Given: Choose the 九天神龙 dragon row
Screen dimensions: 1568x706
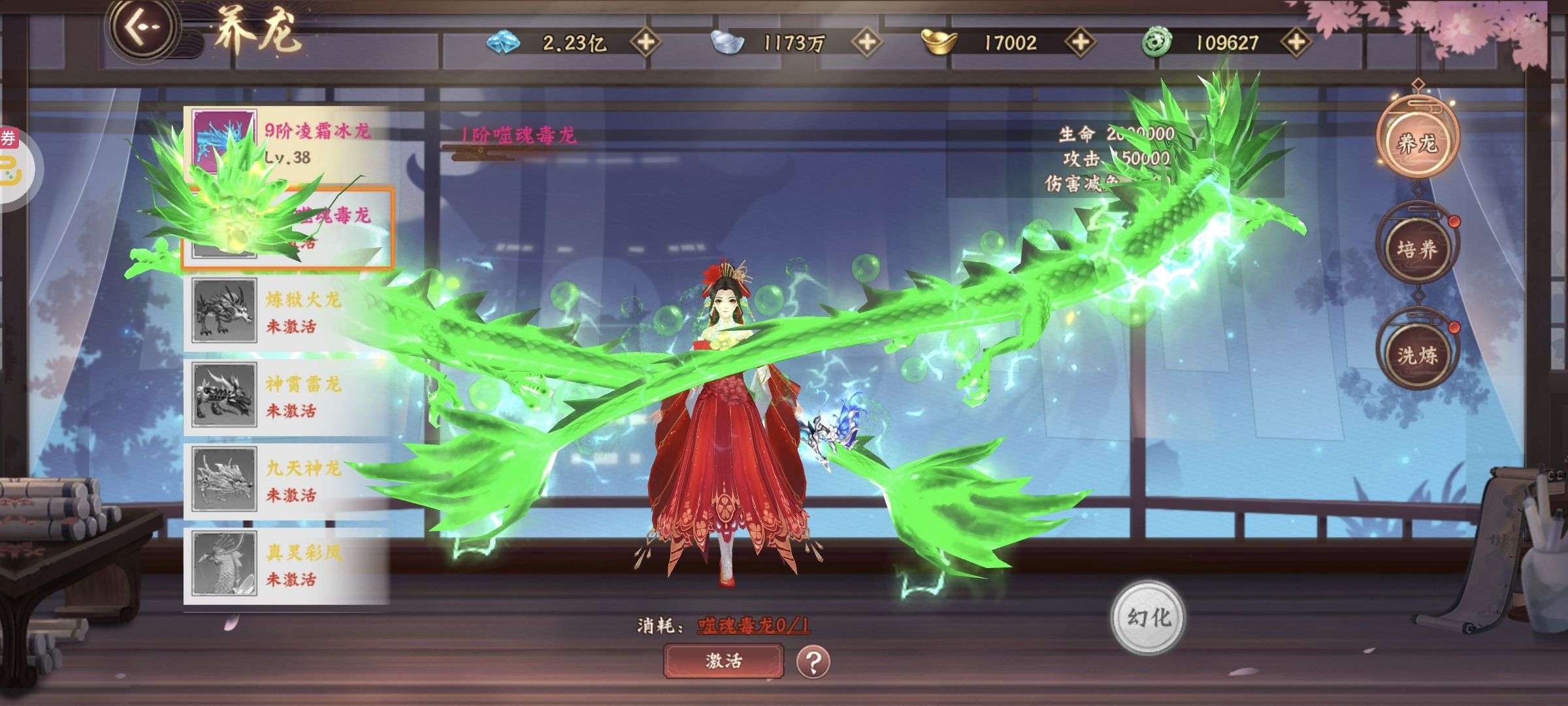Looking at the screenshot, I should coord(287,480).
